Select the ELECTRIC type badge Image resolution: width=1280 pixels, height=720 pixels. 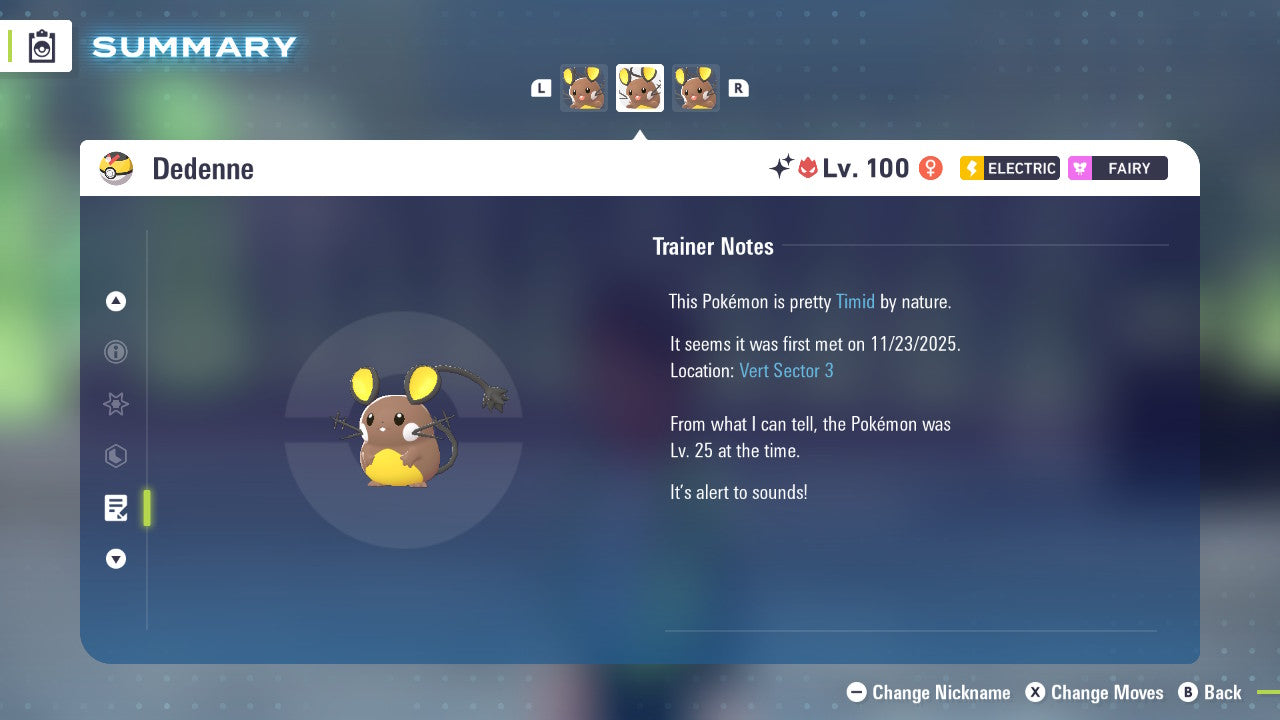point(1008,168)
